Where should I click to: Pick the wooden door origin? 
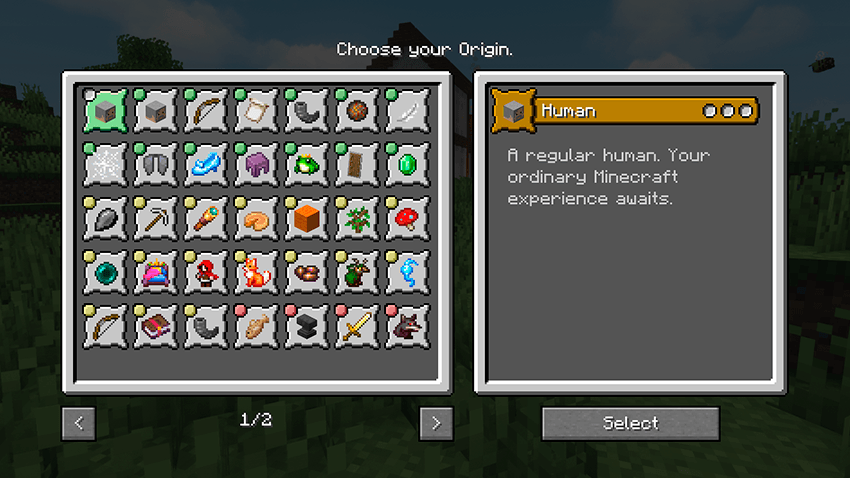click(x=357, y=164)
